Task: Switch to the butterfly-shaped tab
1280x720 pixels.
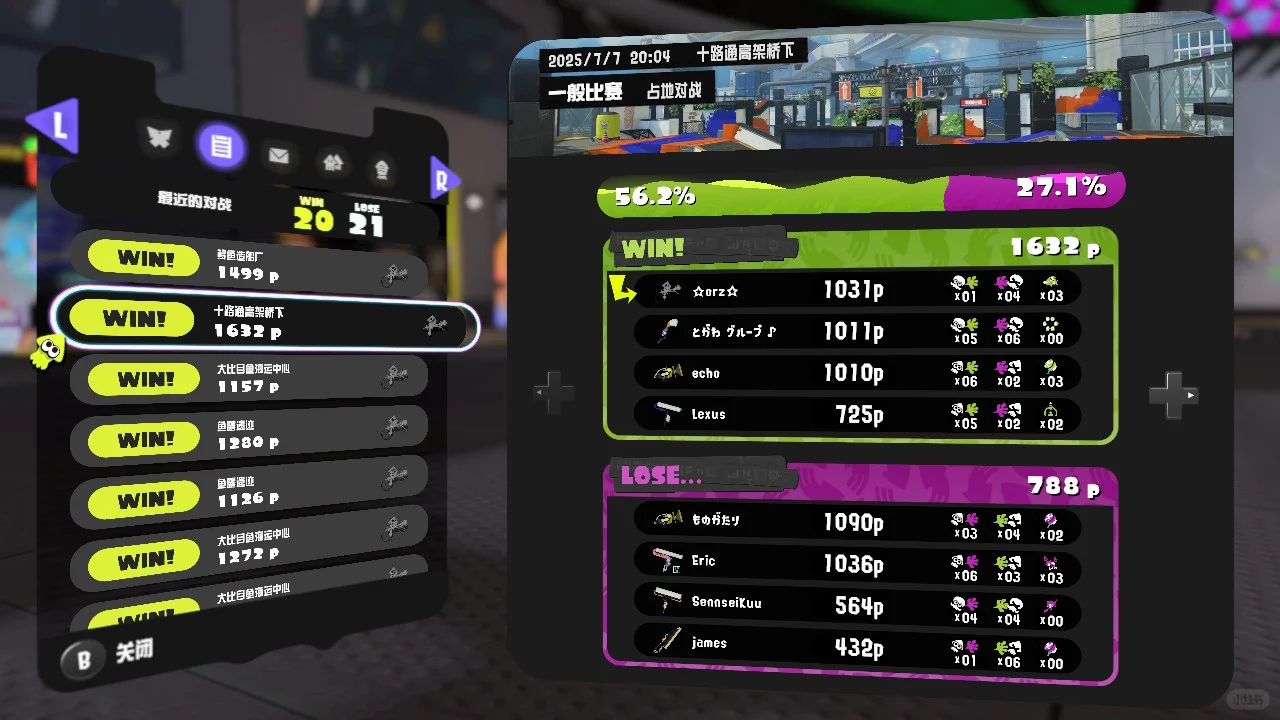Action: click(160, 138)
